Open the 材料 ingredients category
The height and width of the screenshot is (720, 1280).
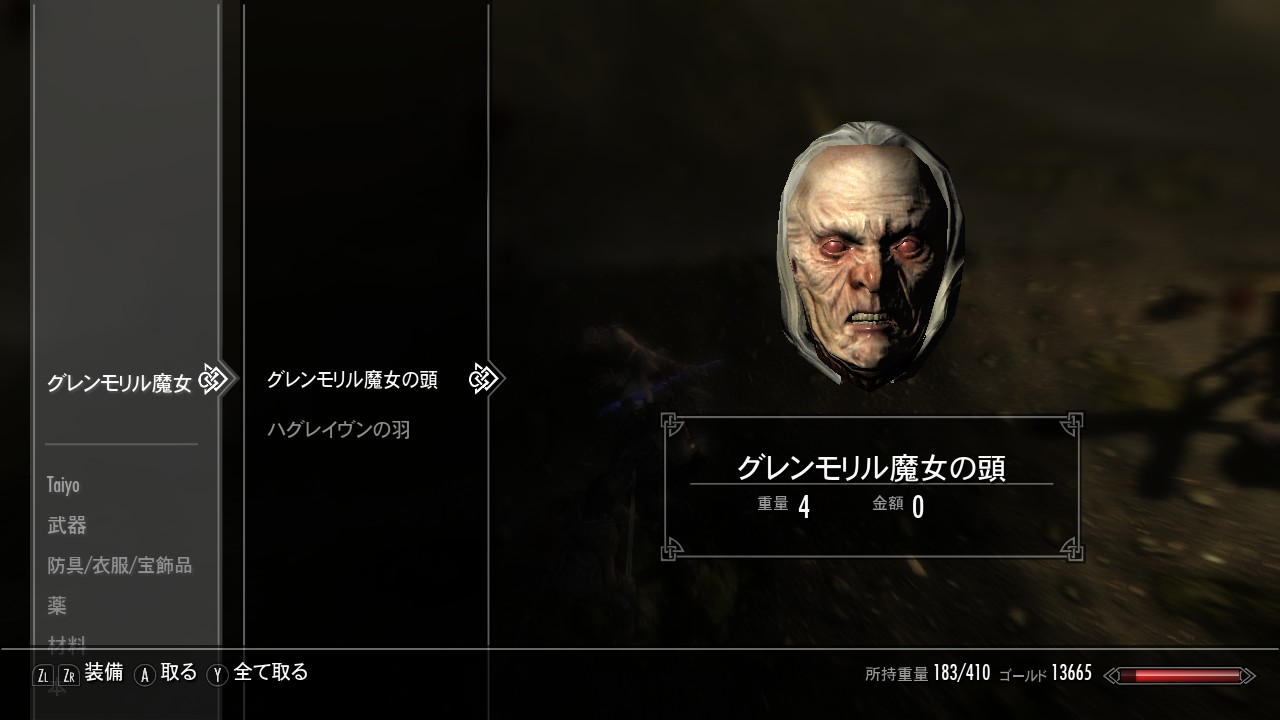(x=67, y=643)
